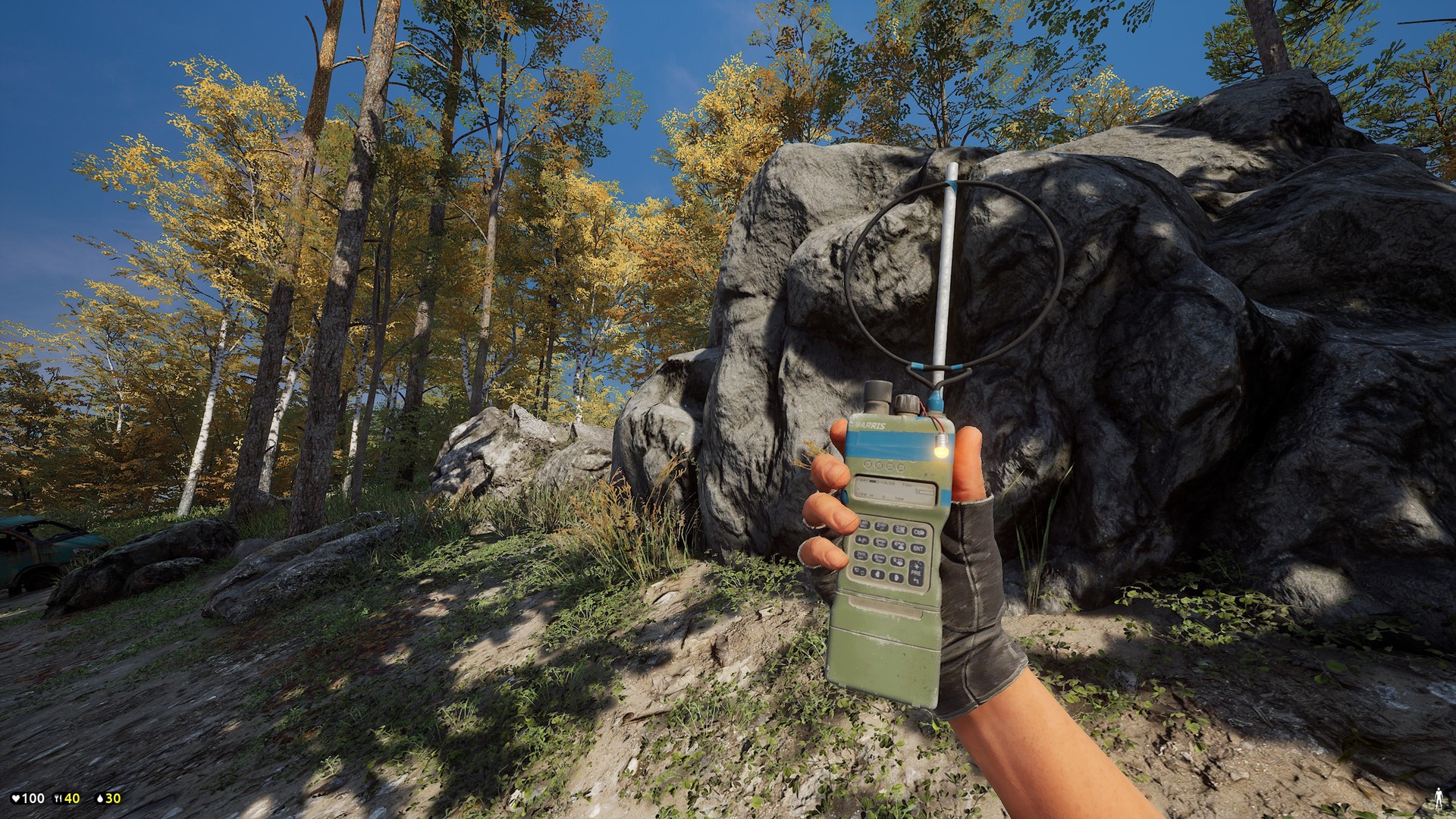Click the number 9 keypad key
The height and width of the screenshot is (819, 1456).
click(897, 560)
